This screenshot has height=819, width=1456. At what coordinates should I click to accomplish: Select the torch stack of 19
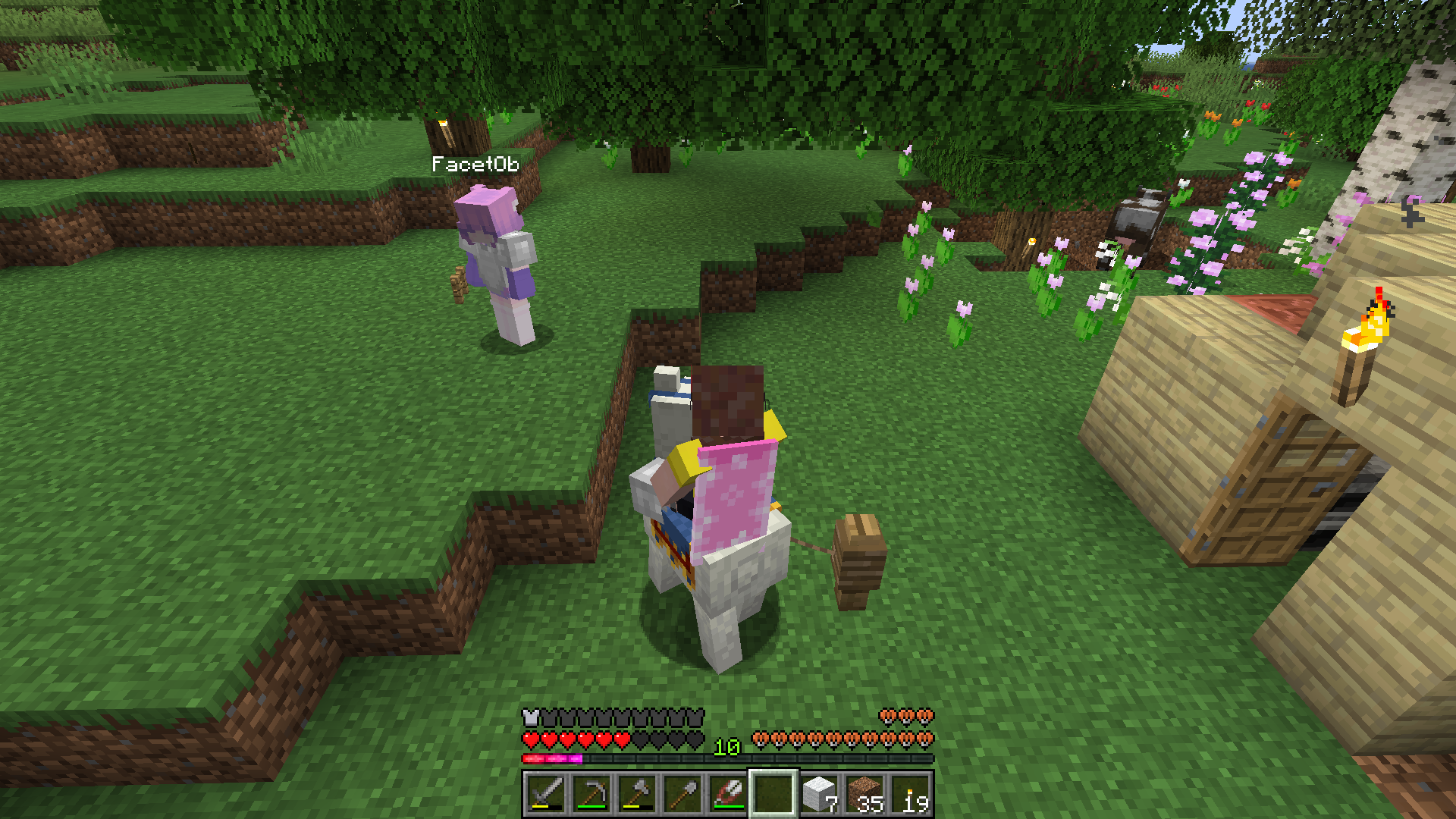(909, 794)
